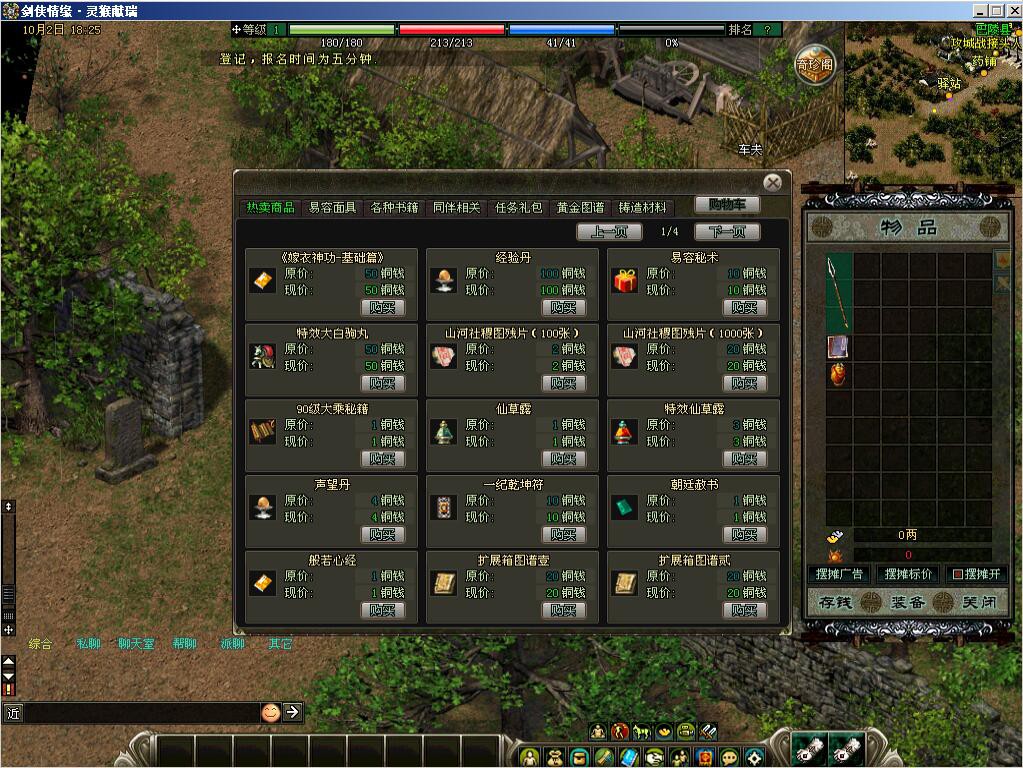
Task: Select the spear in the inventory
Action: click(838, 292)
